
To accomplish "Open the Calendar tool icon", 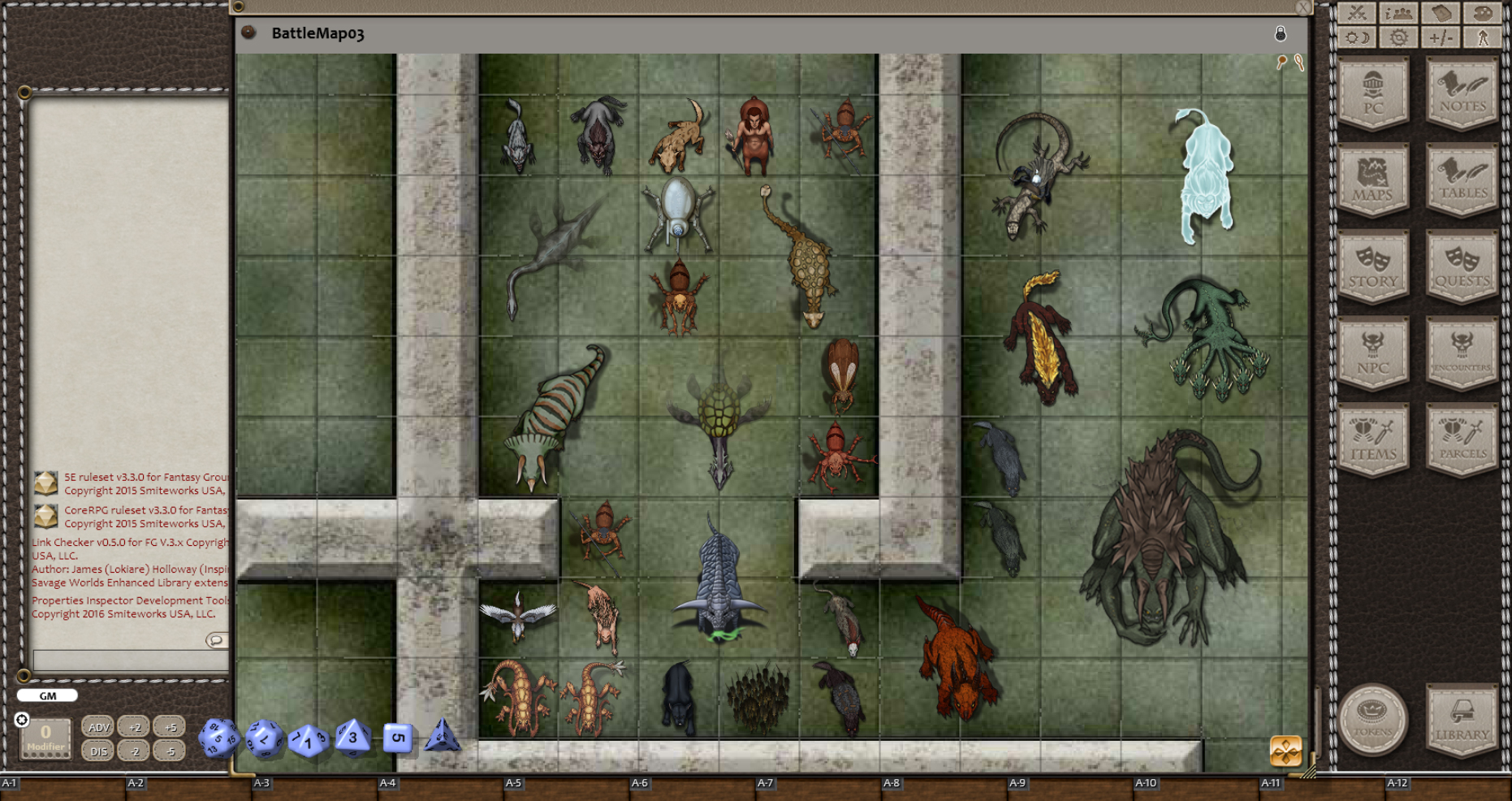I will pos(1442,14).
